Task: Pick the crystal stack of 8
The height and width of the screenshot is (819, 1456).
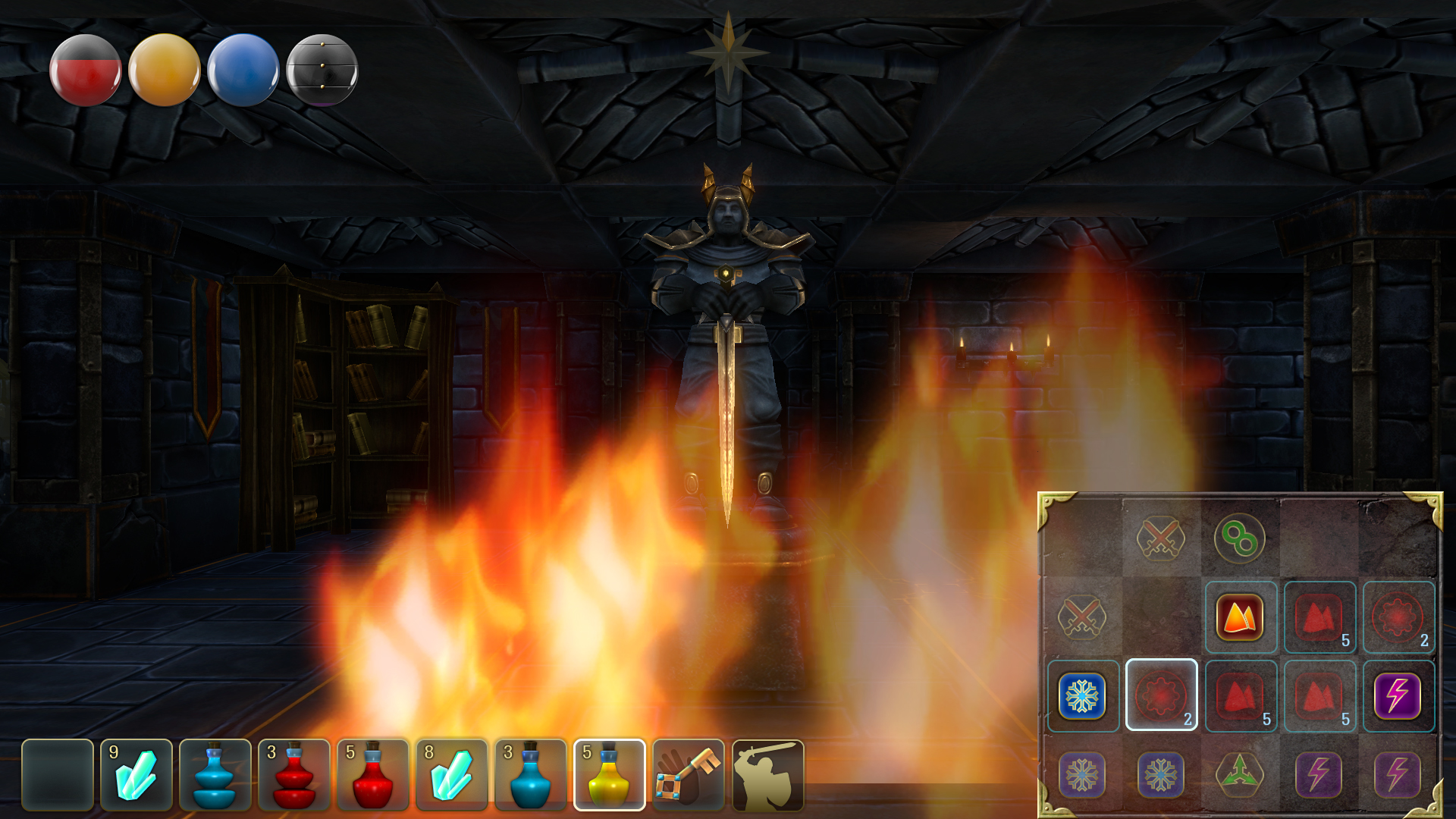Action: 452,775
